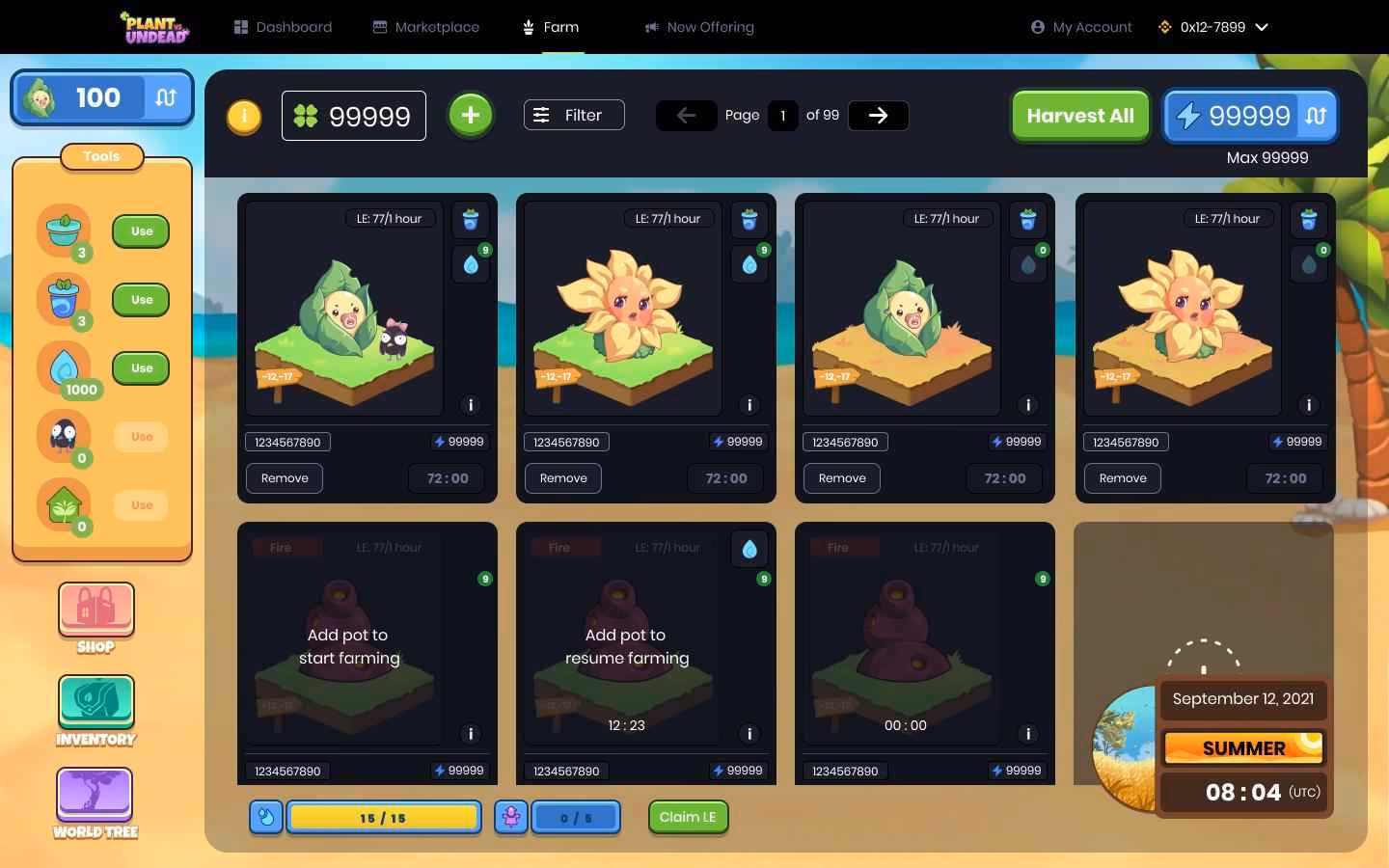This screenshot has width=1389, height=868.
Task: Switch to the Marketplace tab
Action: pyautogui.click(x=426, y=27)
